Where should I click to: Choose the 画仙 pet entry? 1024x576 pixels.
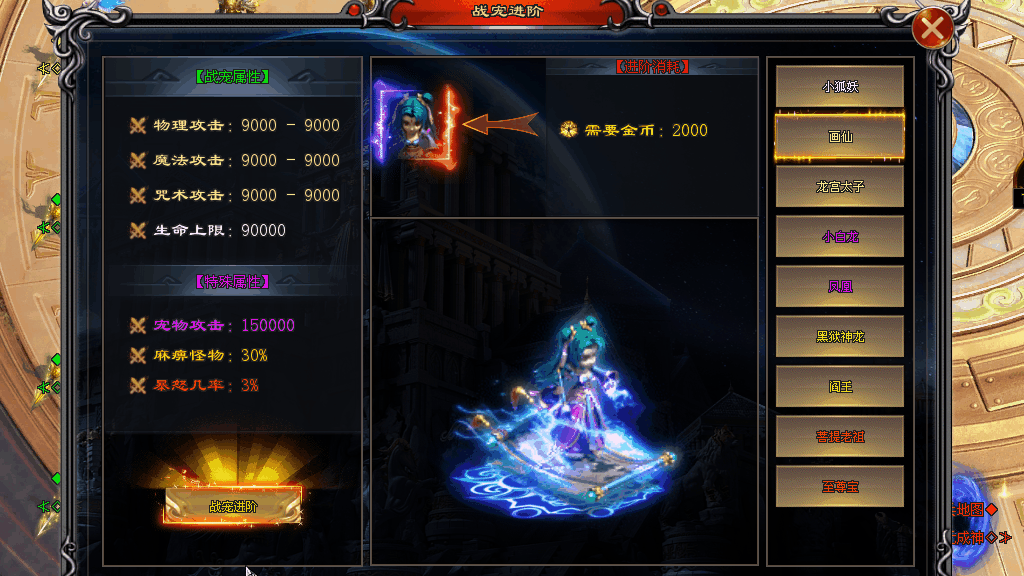click(x=840, y=137)
